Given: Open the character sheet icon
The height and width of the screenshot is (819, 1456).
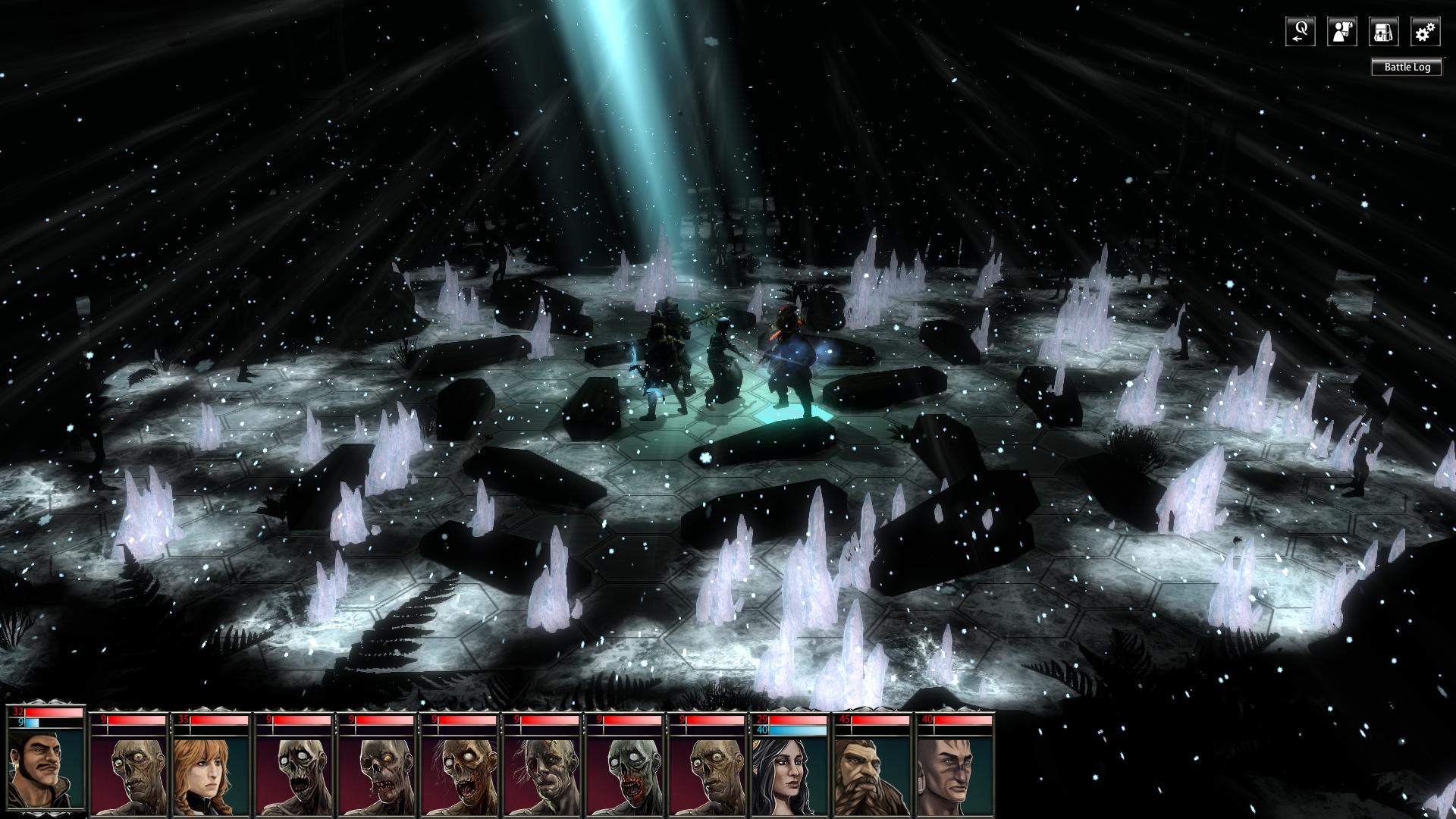Looking at the screenshot, I should click(x=1342, y=32).
